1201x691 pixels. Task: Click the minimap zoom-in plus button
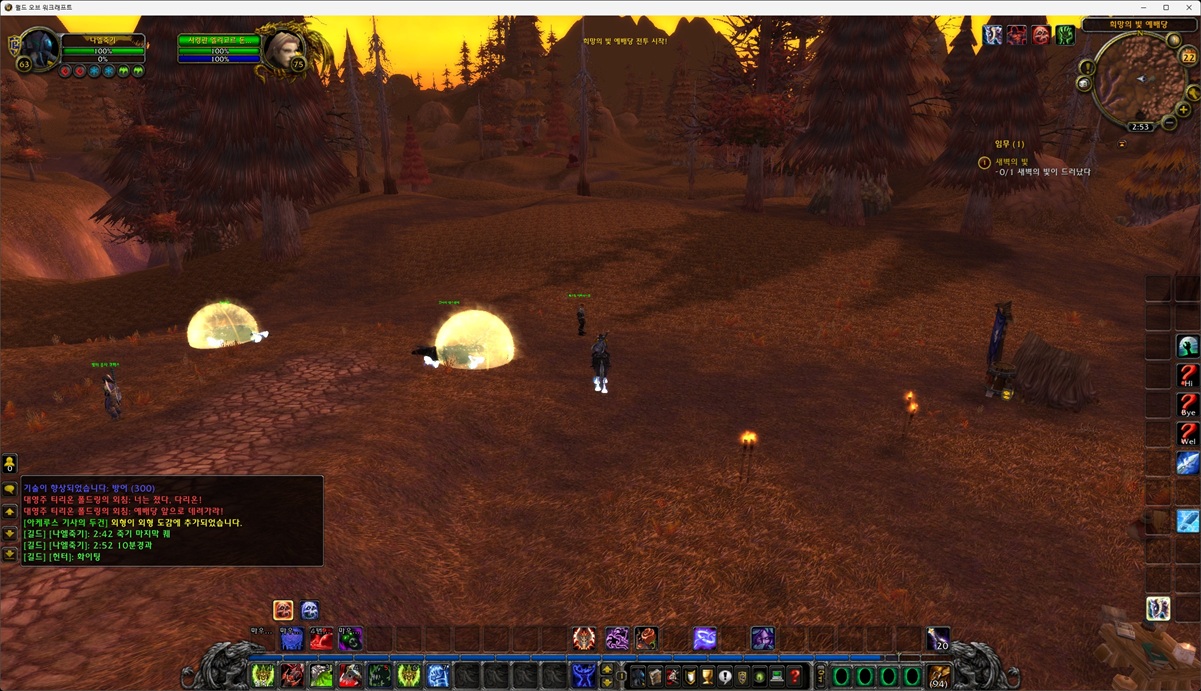point(1183,110)
